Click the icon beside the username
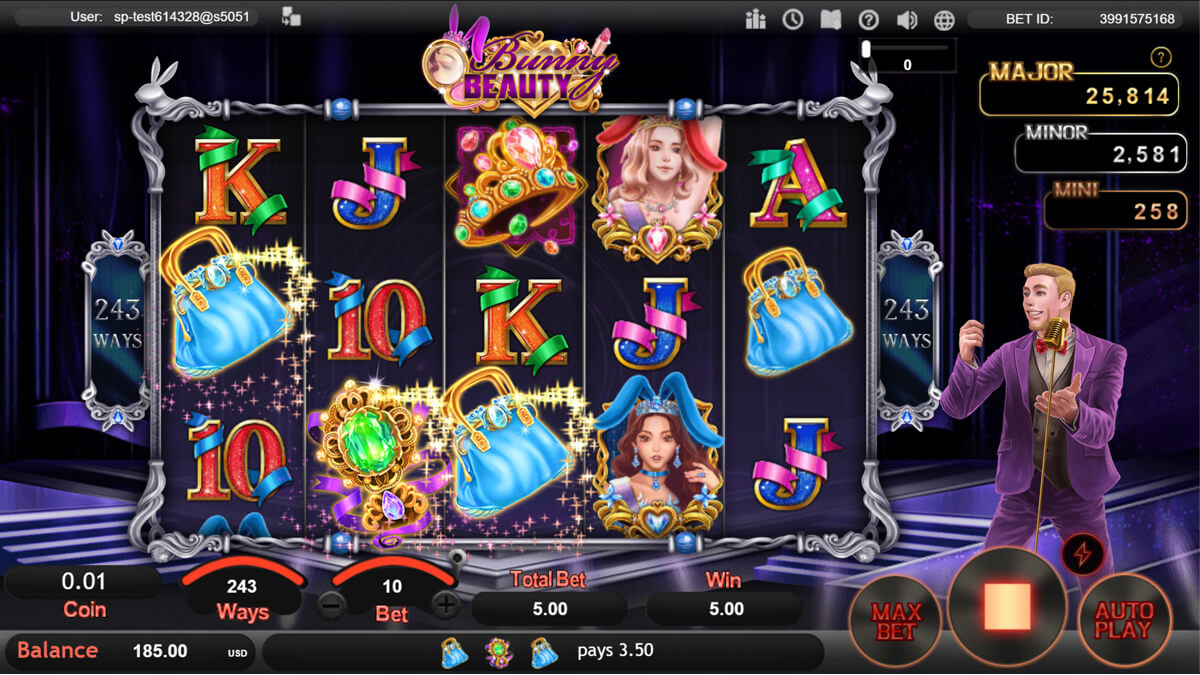This screenshot has height=675, width=1200. (x=292, y=17)
